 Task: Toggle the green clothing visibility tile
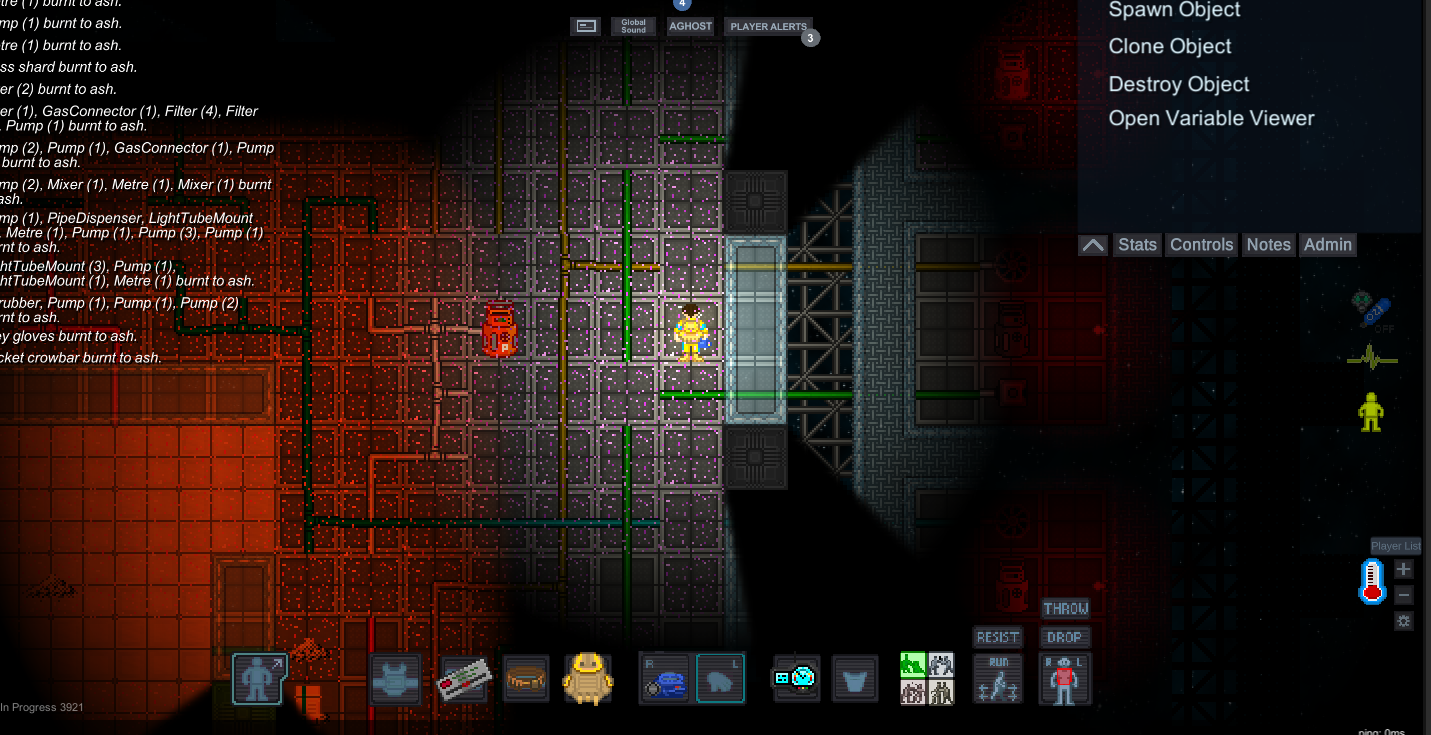[911, 664]
